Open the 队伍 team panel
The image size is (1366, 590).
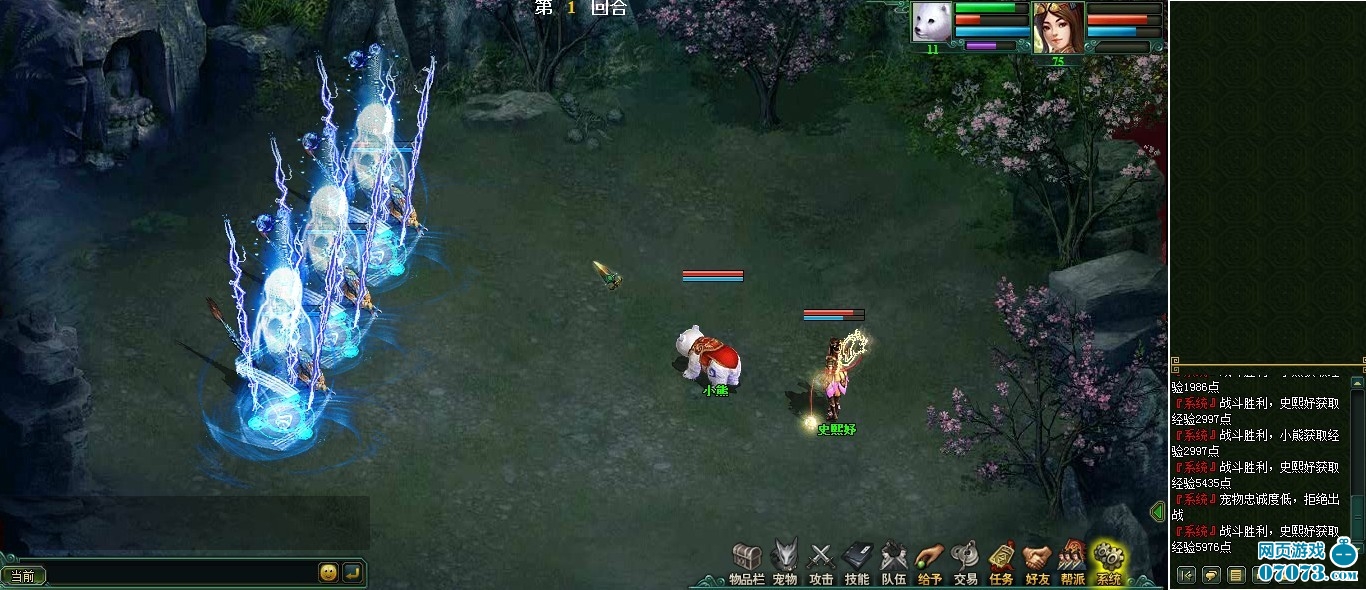pos(893,559)
